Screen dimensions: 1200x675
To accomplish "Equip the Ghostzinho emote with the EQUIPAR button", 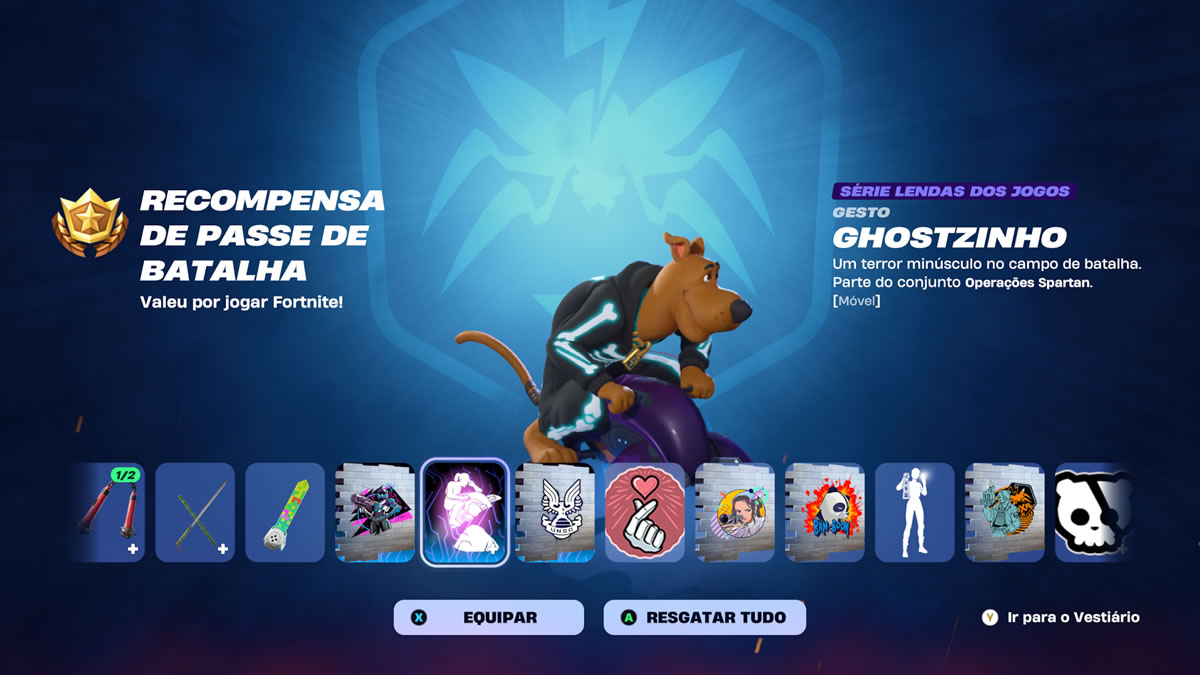I will [x=488, y=617].
